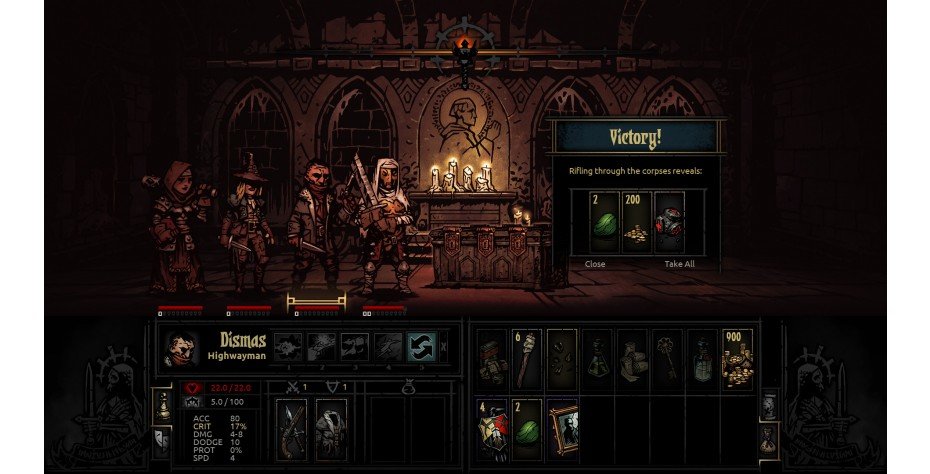Select the stack of 6 torches
Viewport: 930px width, 474px height.
point(527,359)
